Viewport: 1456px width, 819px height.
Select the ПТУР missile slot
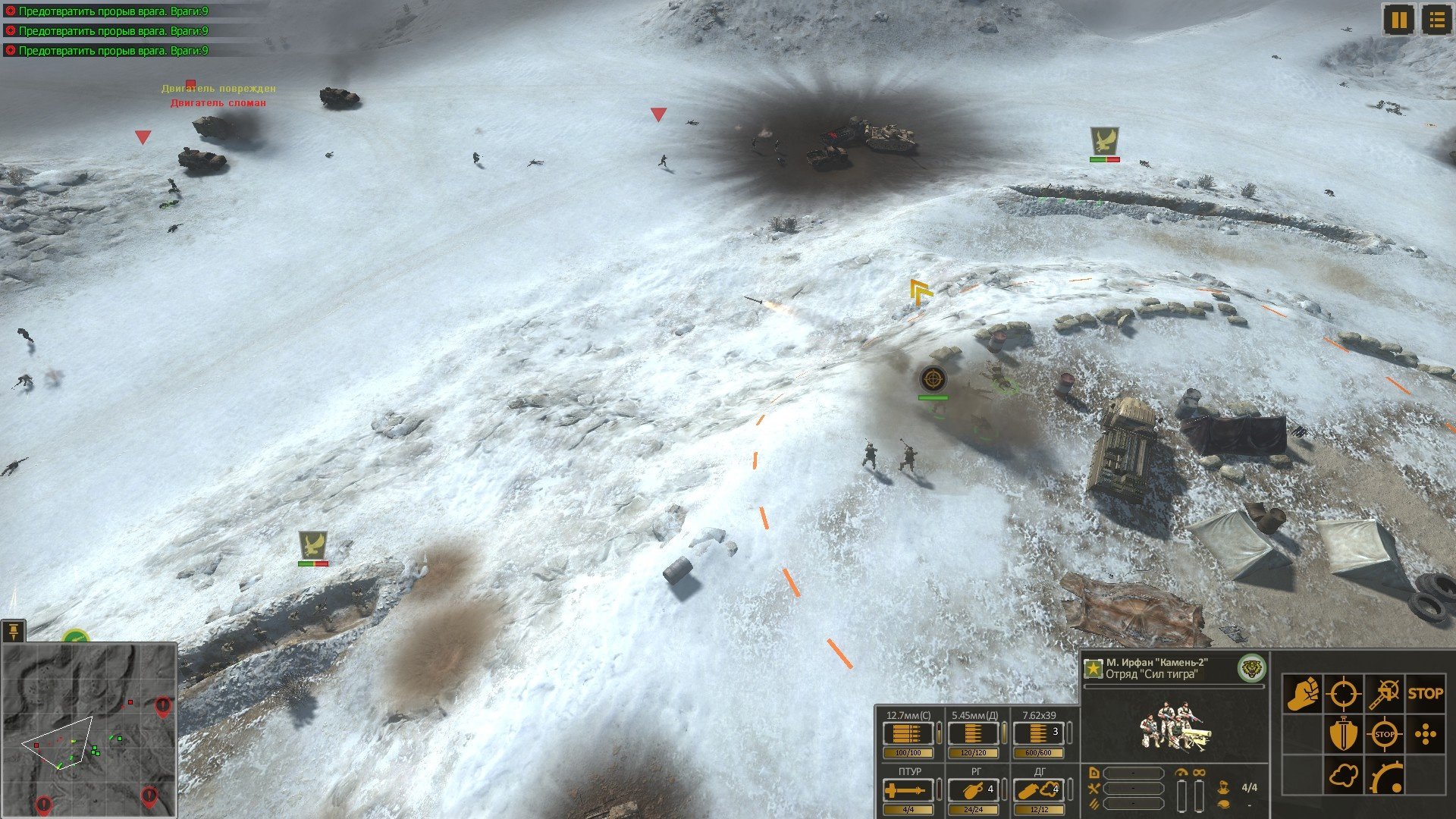[908, 791]
